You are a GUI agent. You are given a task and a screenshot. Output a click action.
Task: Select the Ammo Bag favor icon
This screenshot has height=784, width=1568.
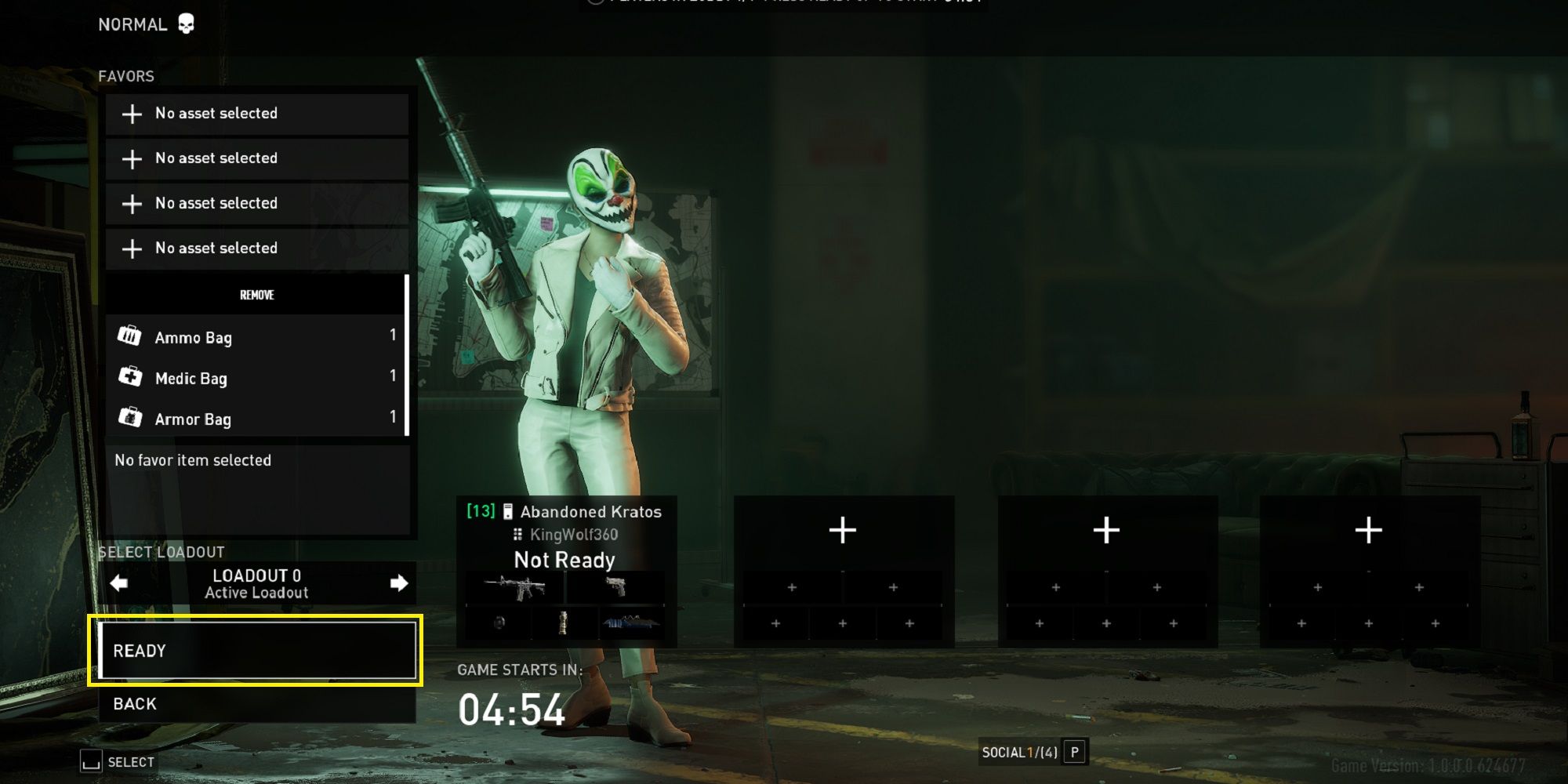(129, 337)
